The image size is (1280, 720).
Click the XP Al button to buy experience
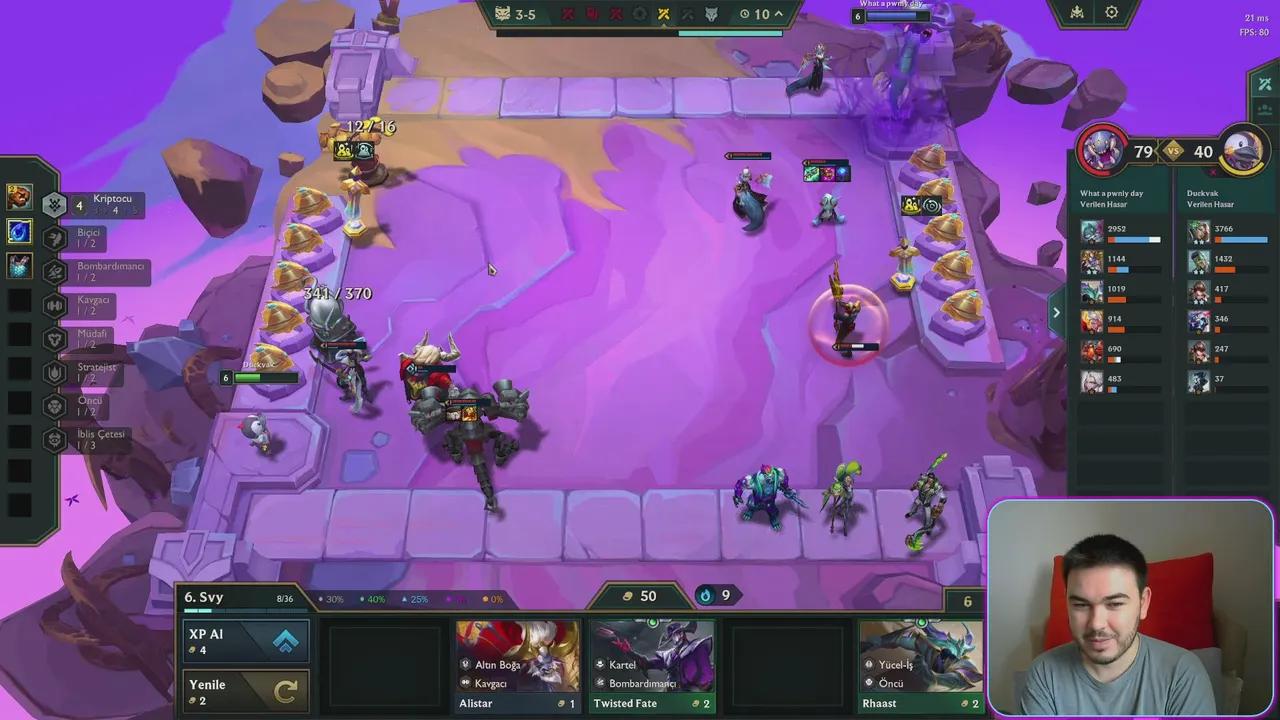(246, 640)
